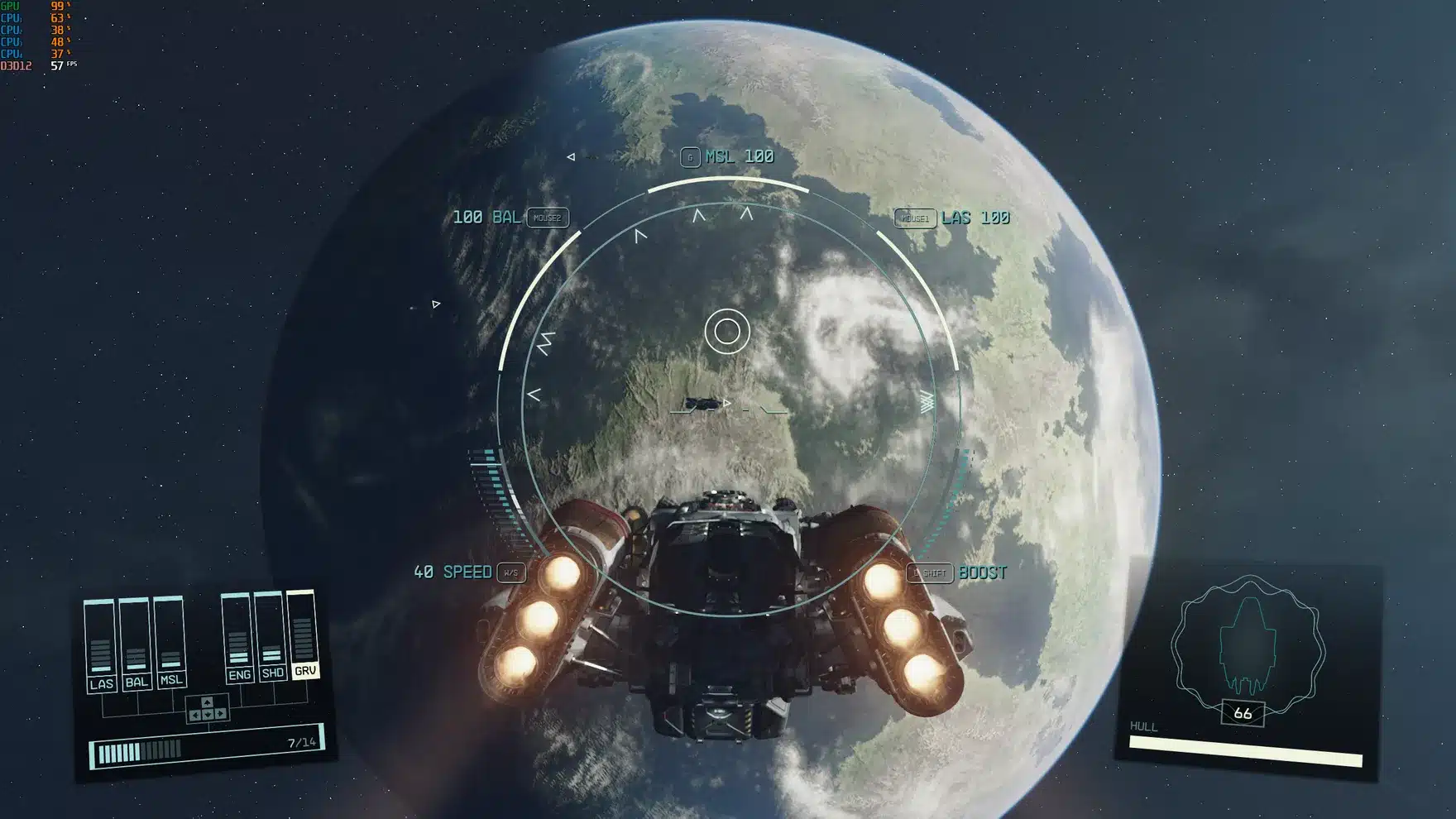Click the MOUSE2 keybind icon beside 100 BAL
This screenshot has width=1456, height=819.
pyautogui.click(x=548, y=219)
